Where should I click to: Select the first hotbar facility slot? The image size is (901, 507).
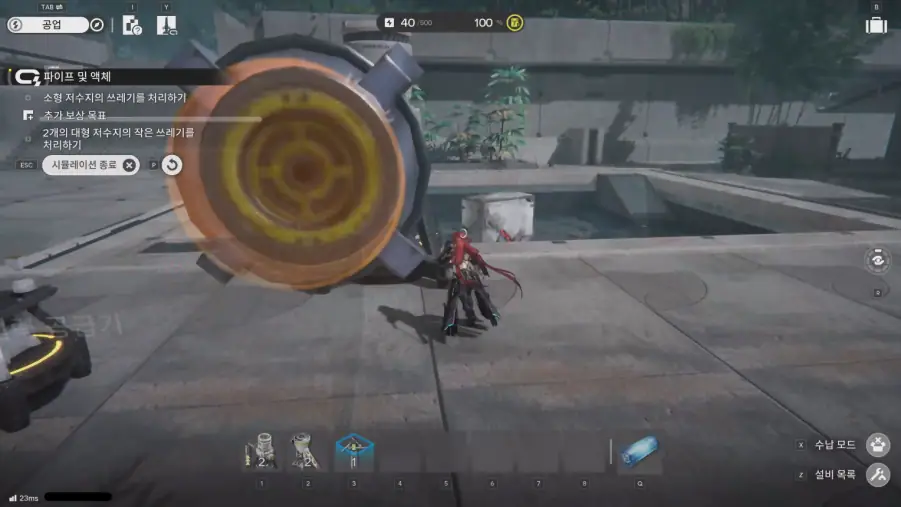[x=262, y=452]
